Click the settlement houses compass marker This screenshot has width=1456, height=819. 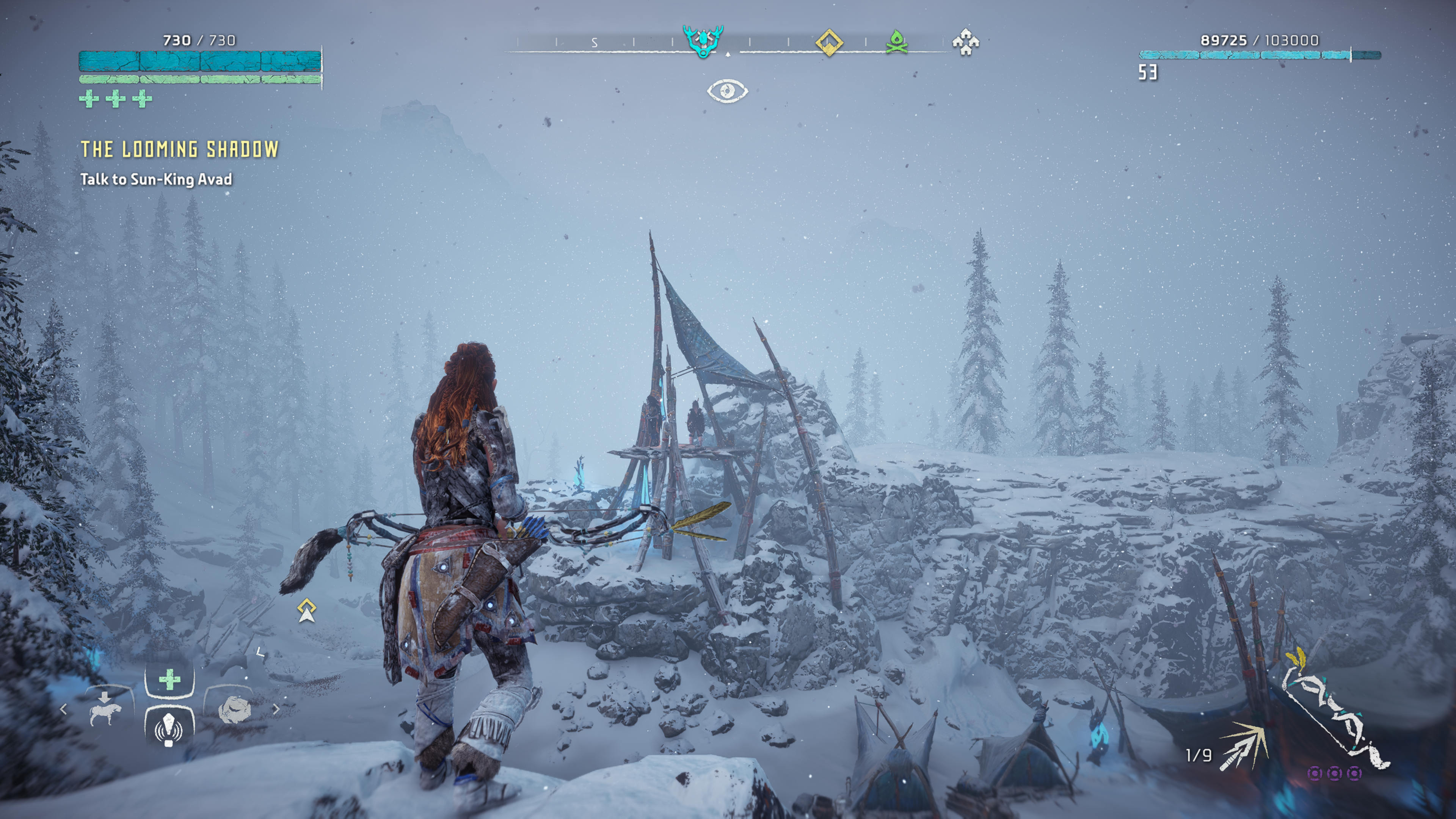click(965, 42)
